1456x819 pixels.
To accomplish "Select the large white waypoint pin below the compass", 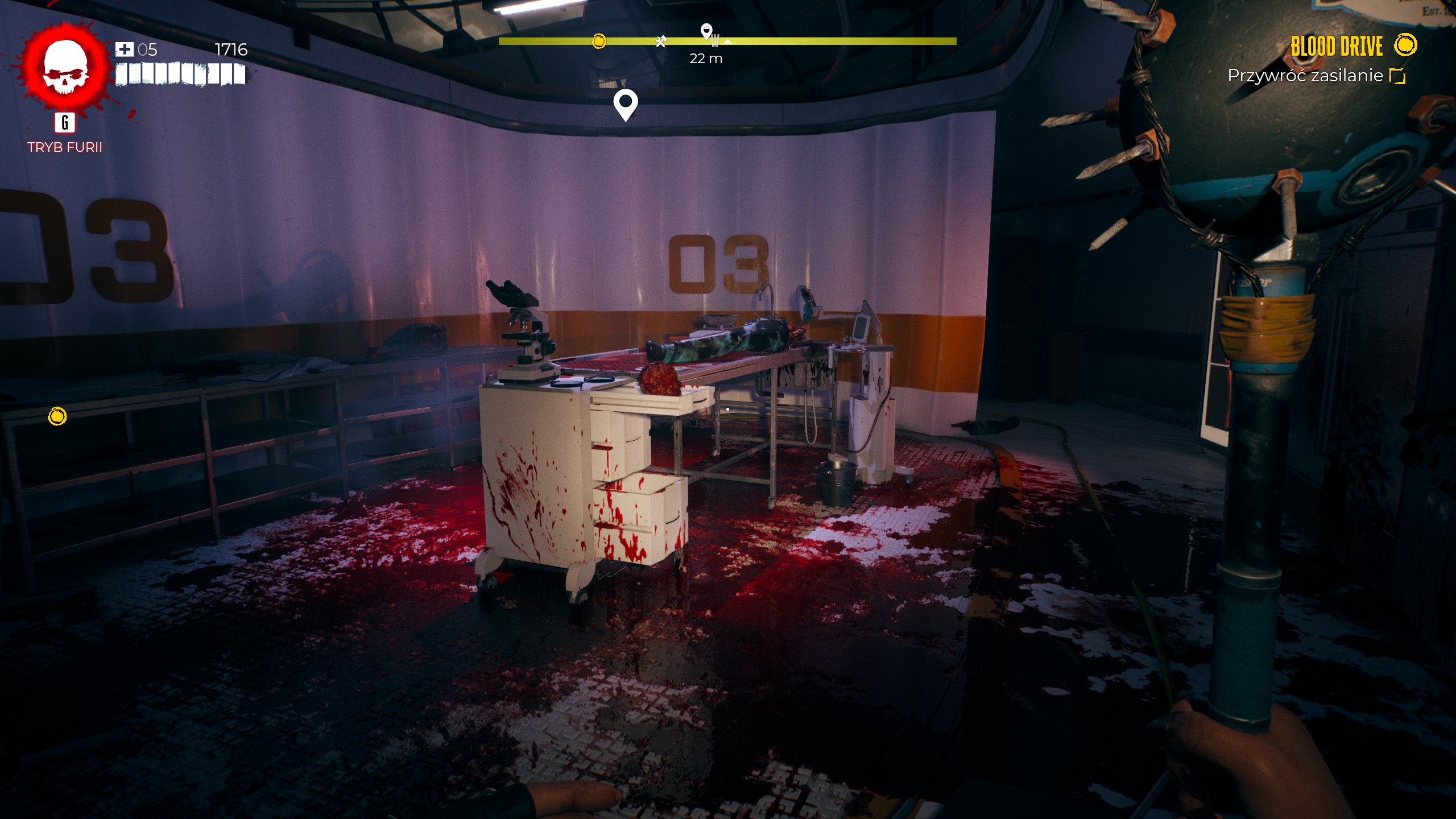I will pyautogui.click(x=626, y=104).
